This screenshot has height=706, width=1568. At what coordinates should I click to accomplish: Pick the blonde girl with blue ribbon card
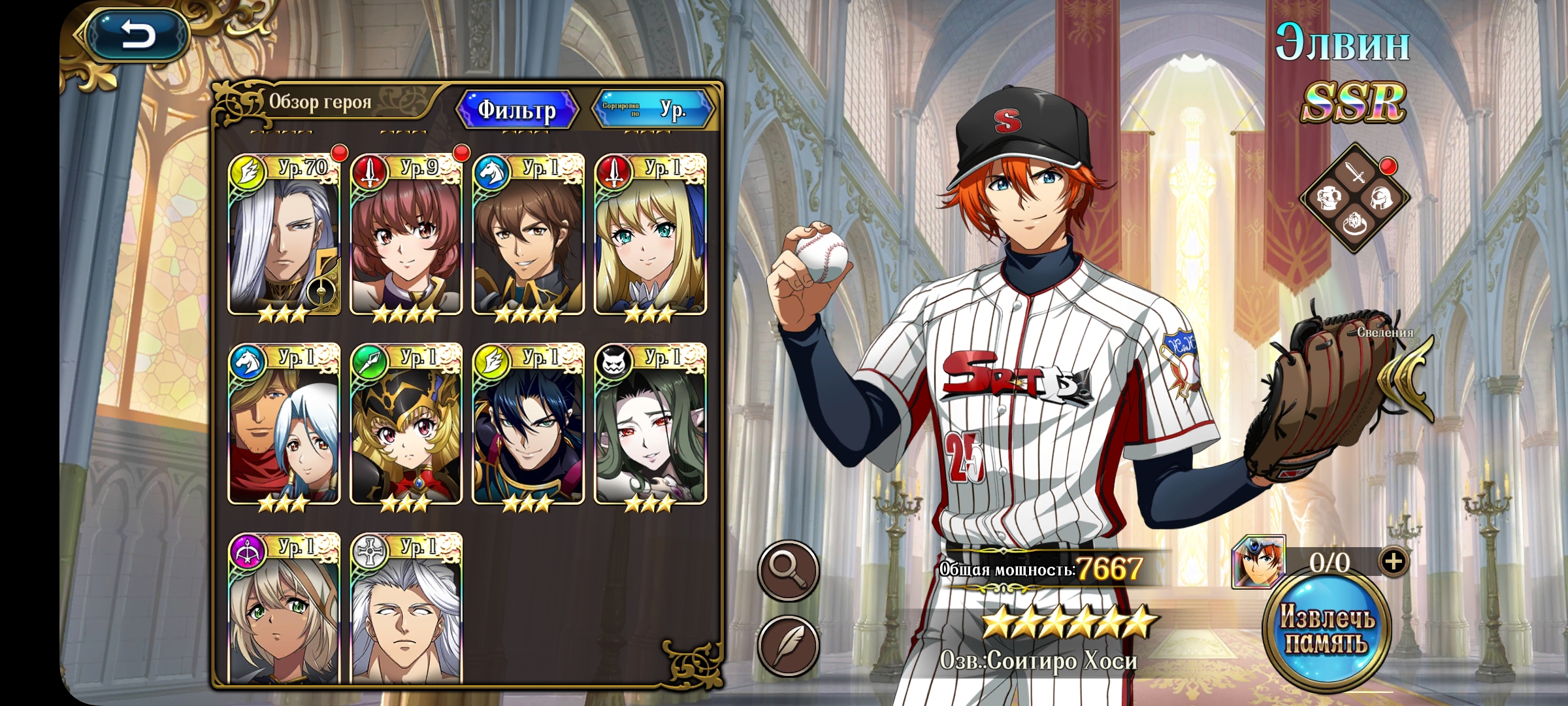650,235
